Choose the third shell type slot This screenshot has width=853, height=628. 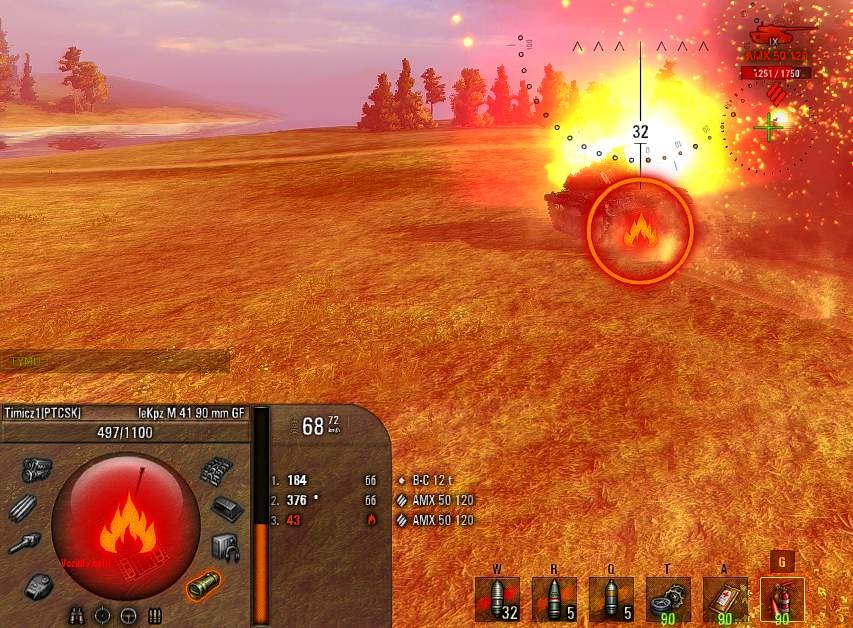[610, 599]
